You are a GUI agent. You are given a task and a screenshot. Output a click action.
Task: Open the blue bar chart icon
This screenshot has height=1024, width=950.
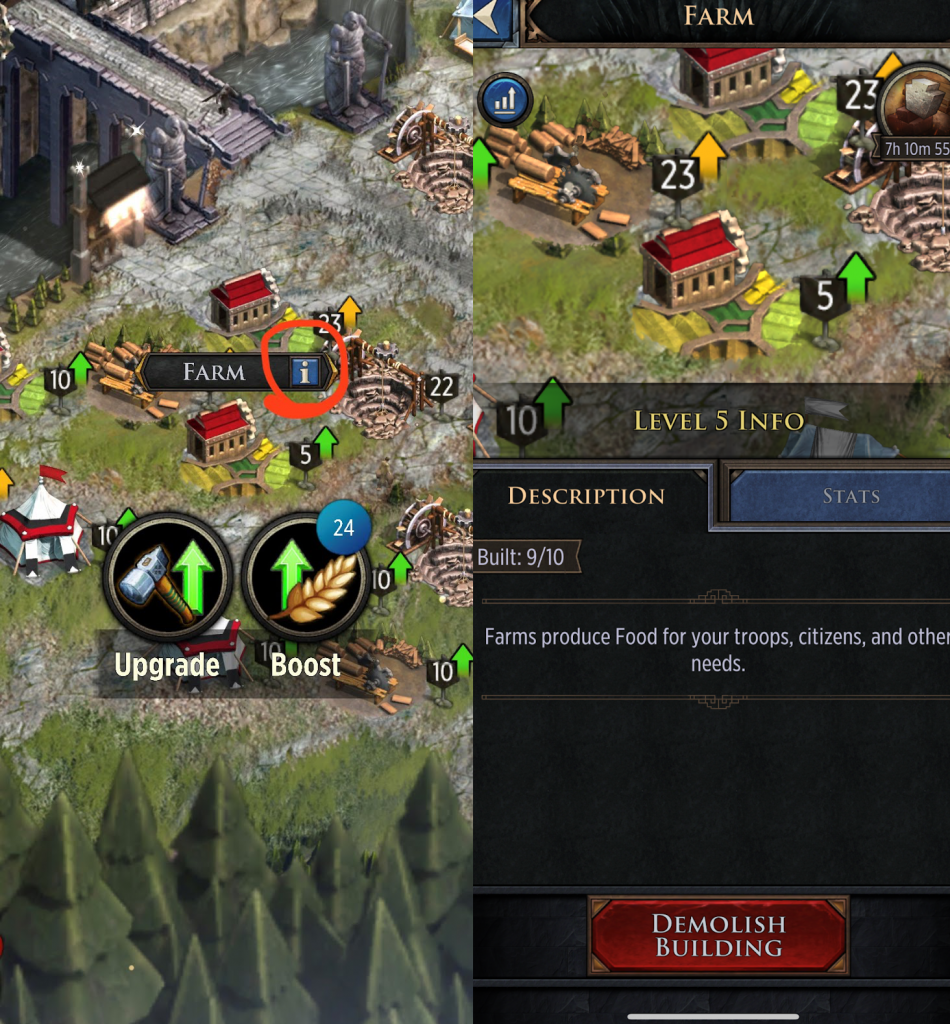click(505, 99)
